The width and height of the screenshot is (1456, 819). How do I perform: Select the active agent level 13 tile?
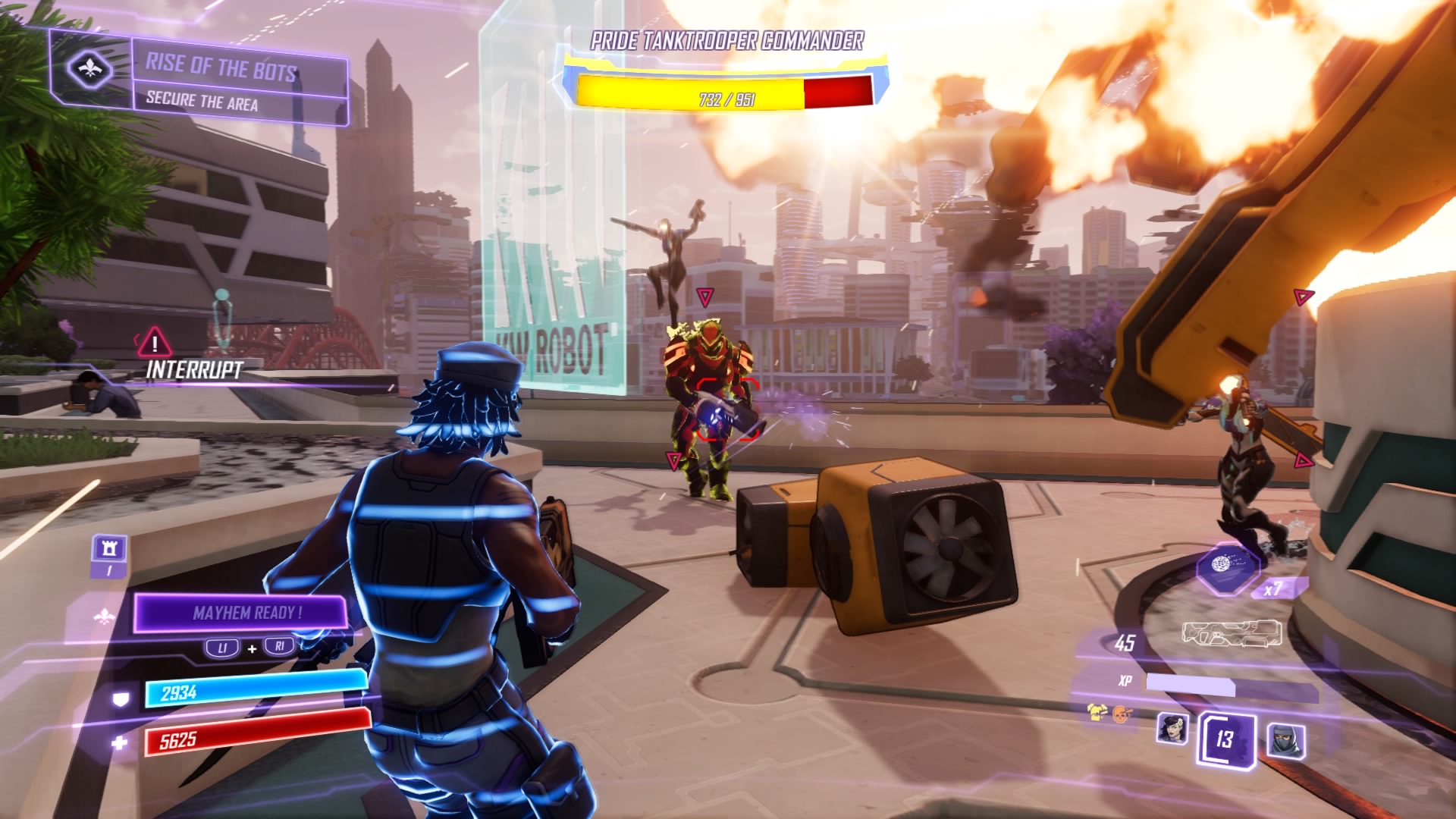coord(1225,738)
